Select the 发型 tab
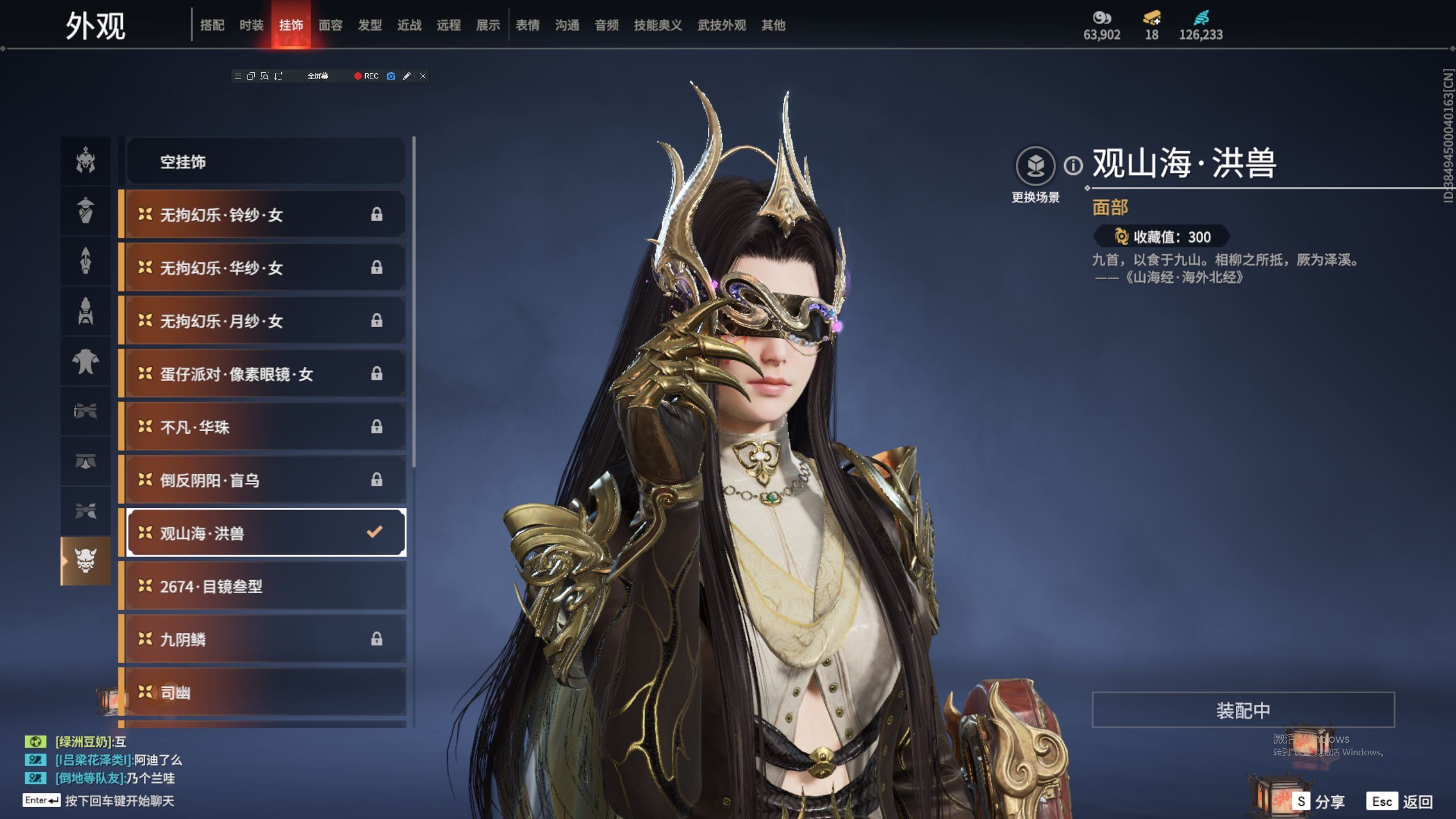The image size is (1456, 819). 370,25
